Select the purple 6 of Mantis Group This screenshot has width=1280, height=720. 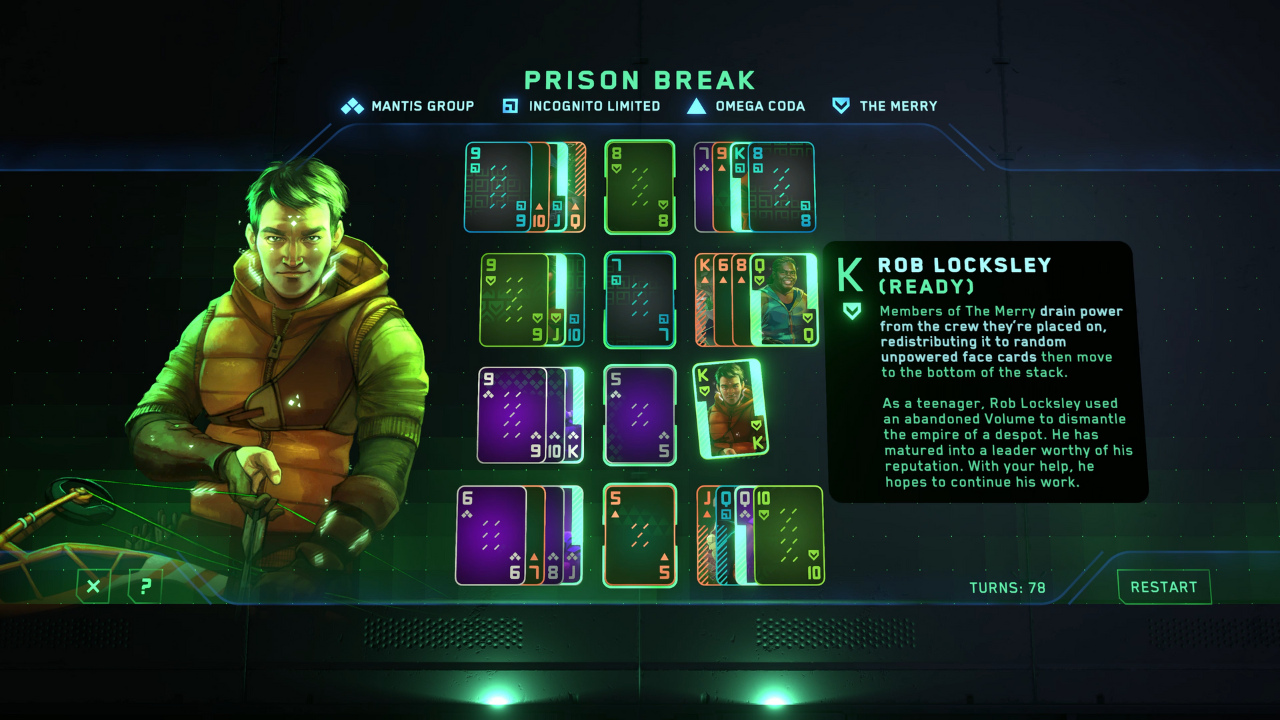[x=490, y=534]
